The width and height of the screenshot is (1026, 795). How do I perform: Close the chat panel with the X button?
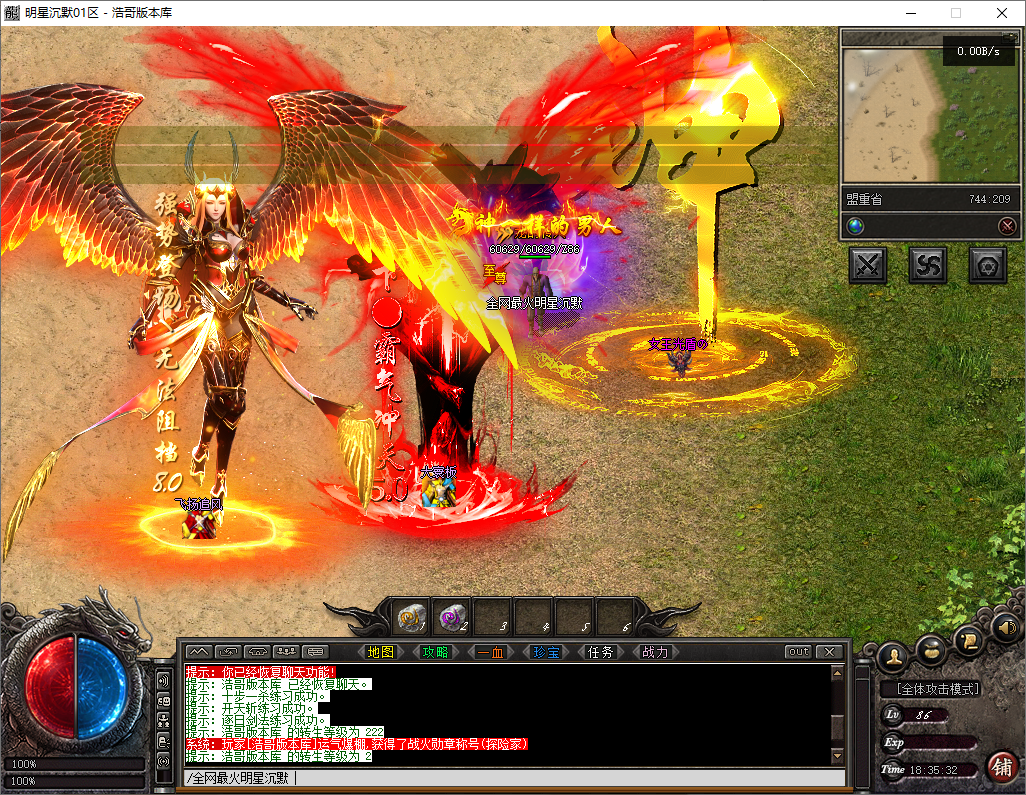click(828, 652)
